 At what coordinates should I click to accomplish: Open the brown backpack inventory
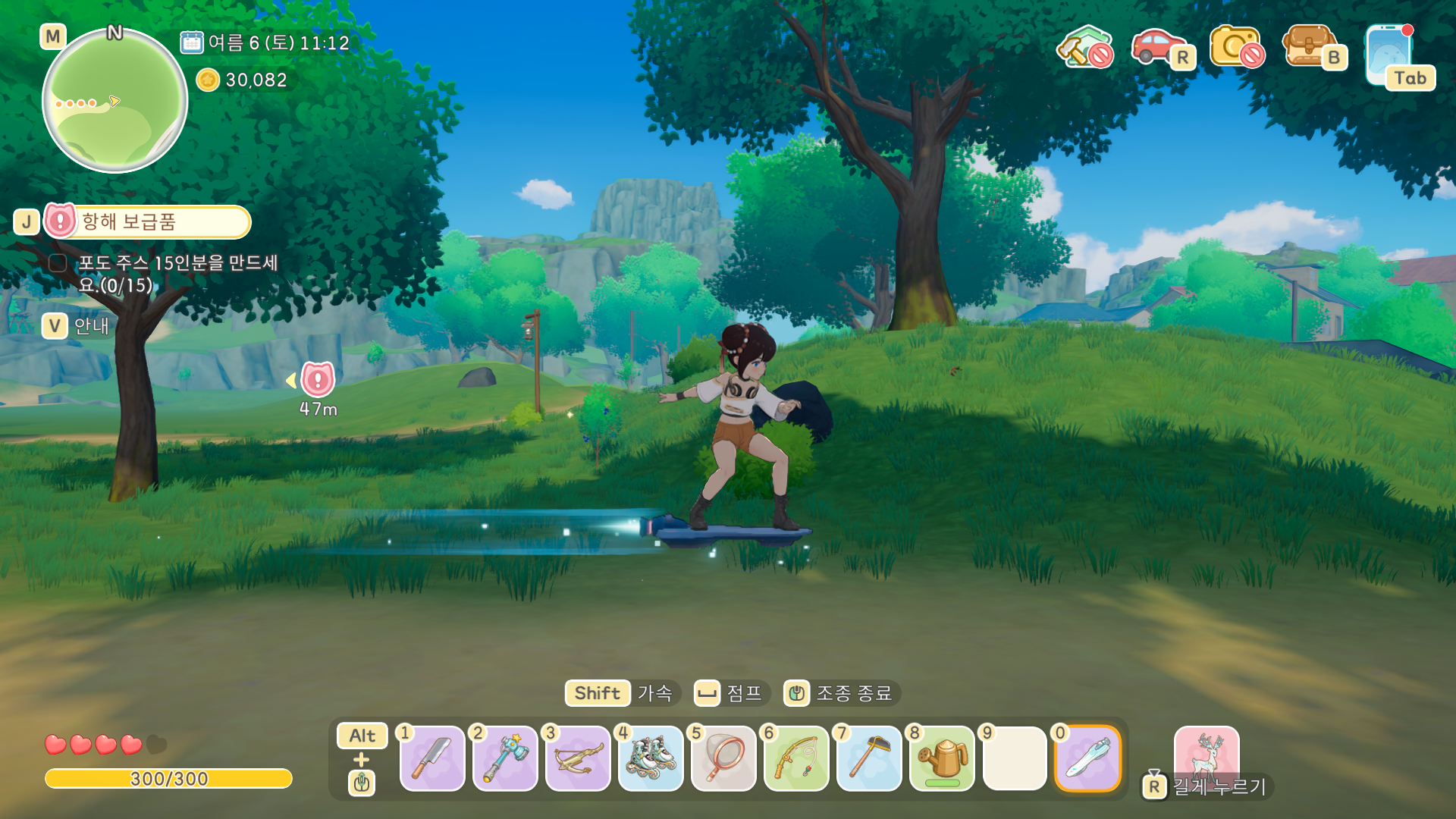tap(1310, 47)
